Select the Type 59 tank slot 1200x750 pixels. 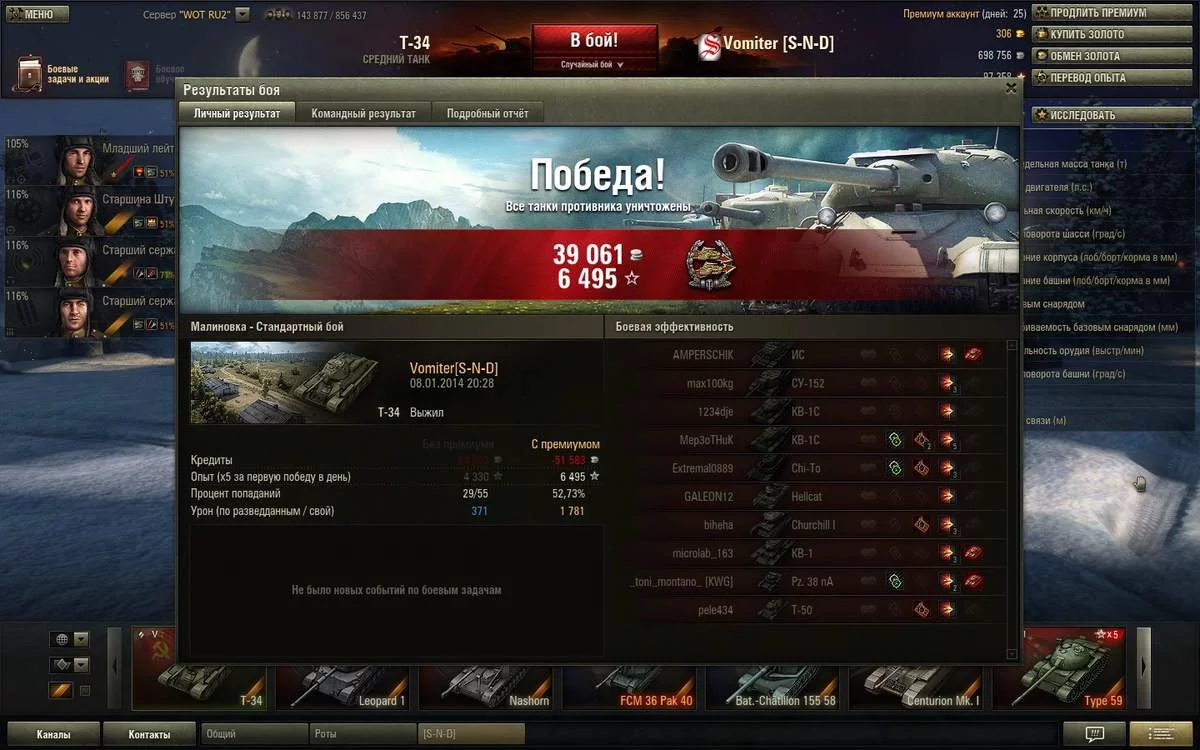pyautogui.click(x=1061, y=669)
